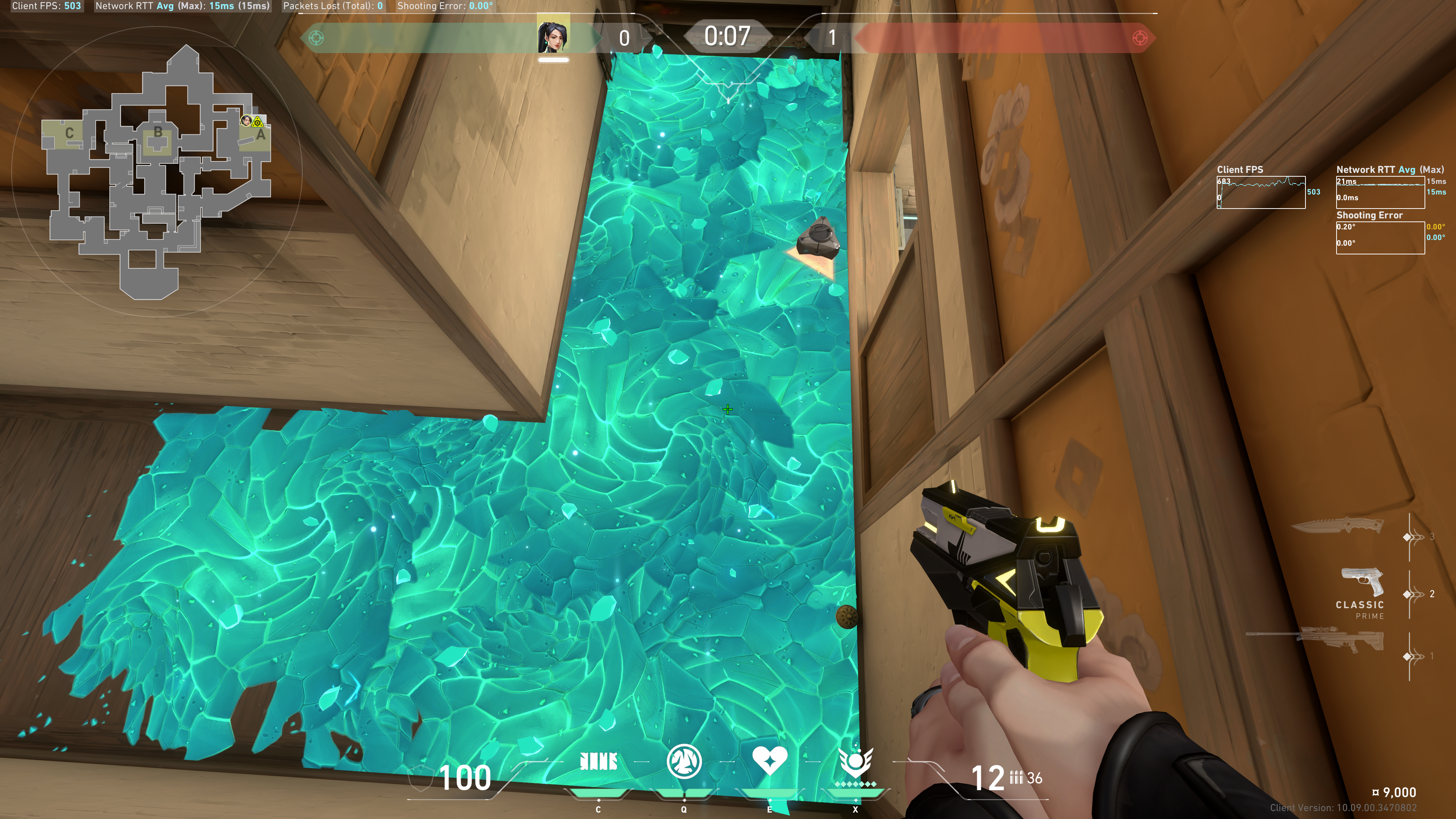Screen dimensions: 1456x819
Task: Trigger the Resurrection ultimate icon
Action: pos(856,763)
